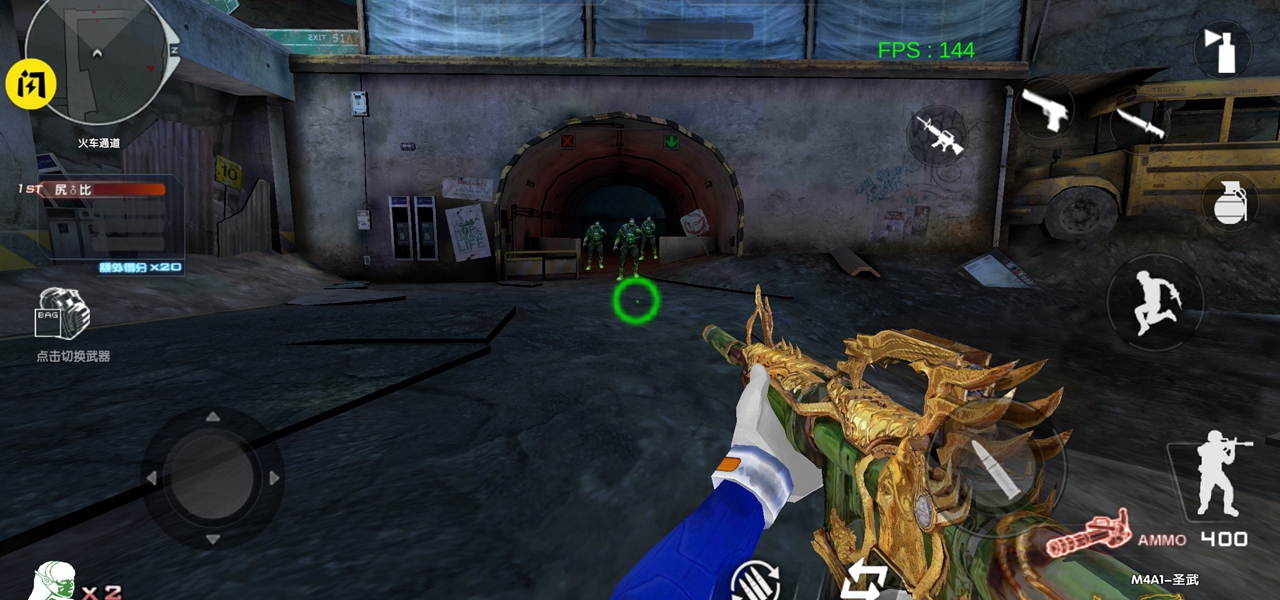The height and width of the screenshot is (600, 1280).
Task: Activate the red Gatling gun icon
Action: point(1089,534)
